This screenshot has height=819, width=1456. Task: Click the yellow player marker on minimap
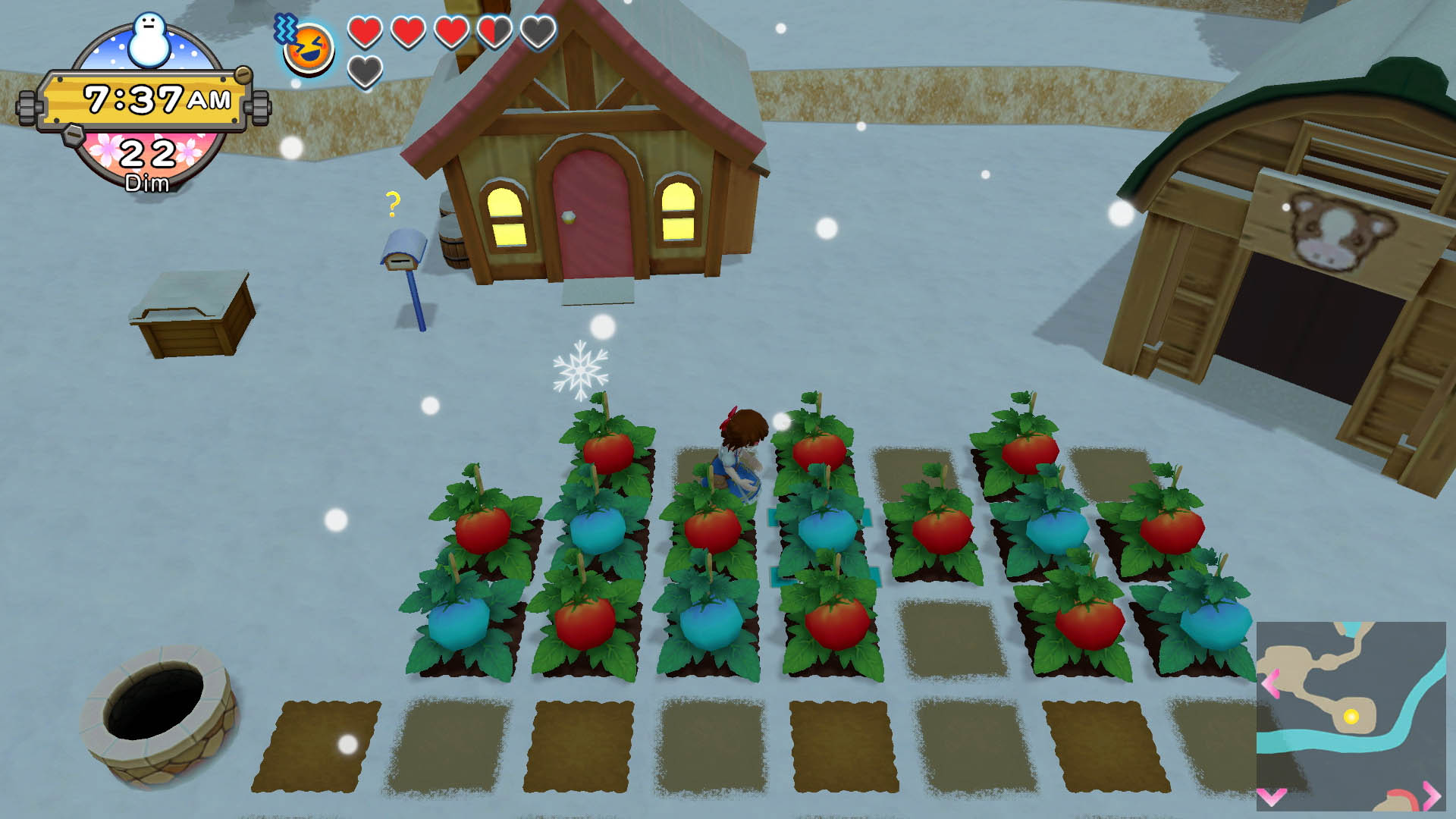(x=1351, y=716)
